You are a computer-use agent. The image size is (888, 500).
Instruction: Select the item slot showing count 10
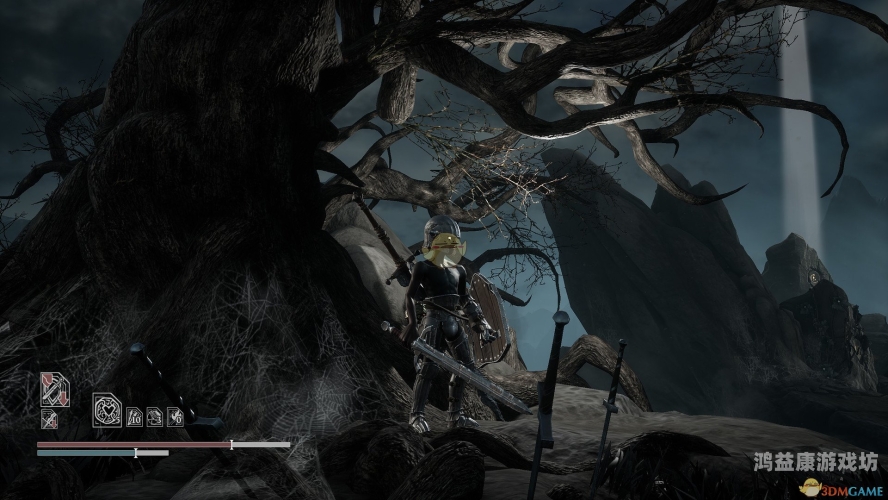coord(134,415)
